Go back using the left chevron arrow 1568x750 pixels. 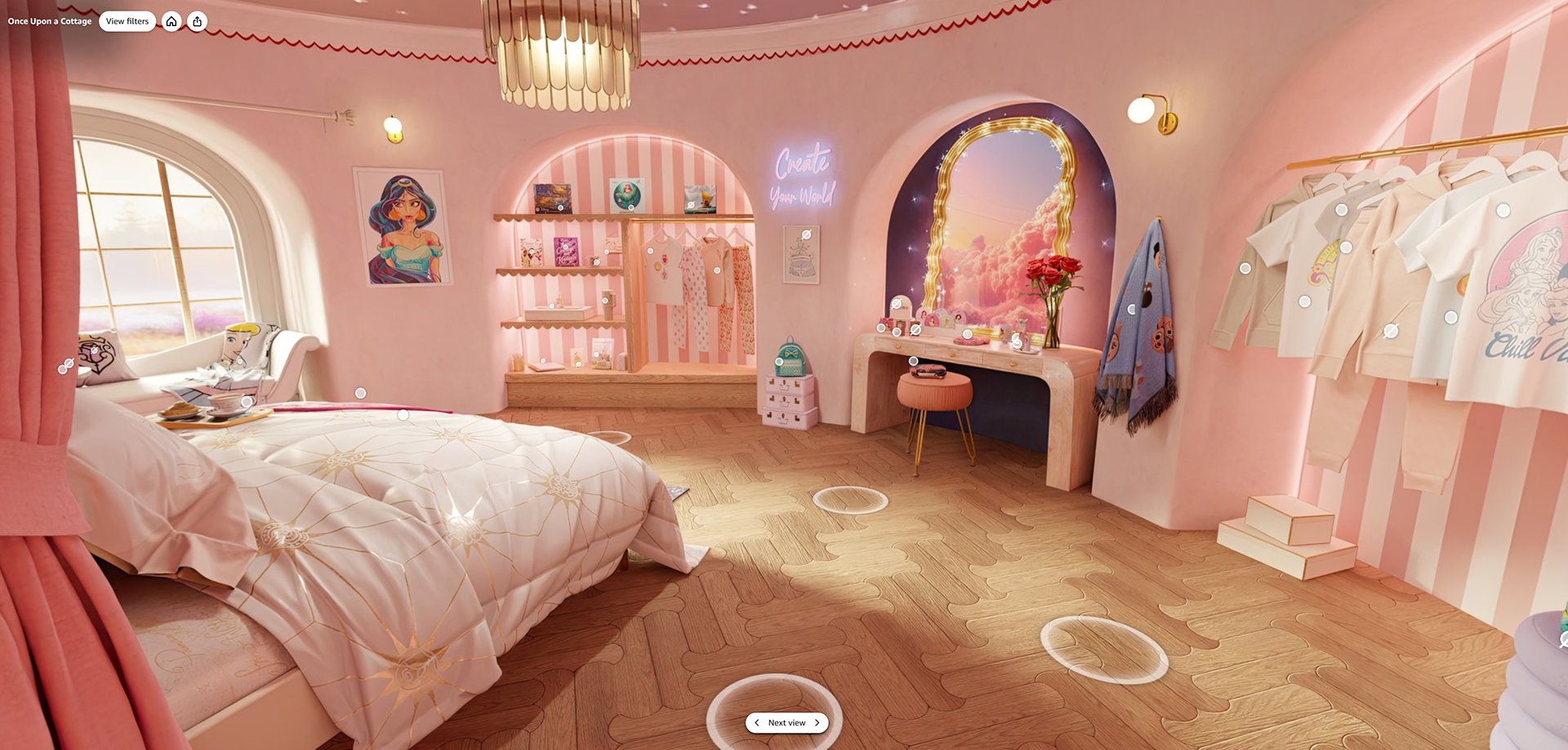pos(757,722)
